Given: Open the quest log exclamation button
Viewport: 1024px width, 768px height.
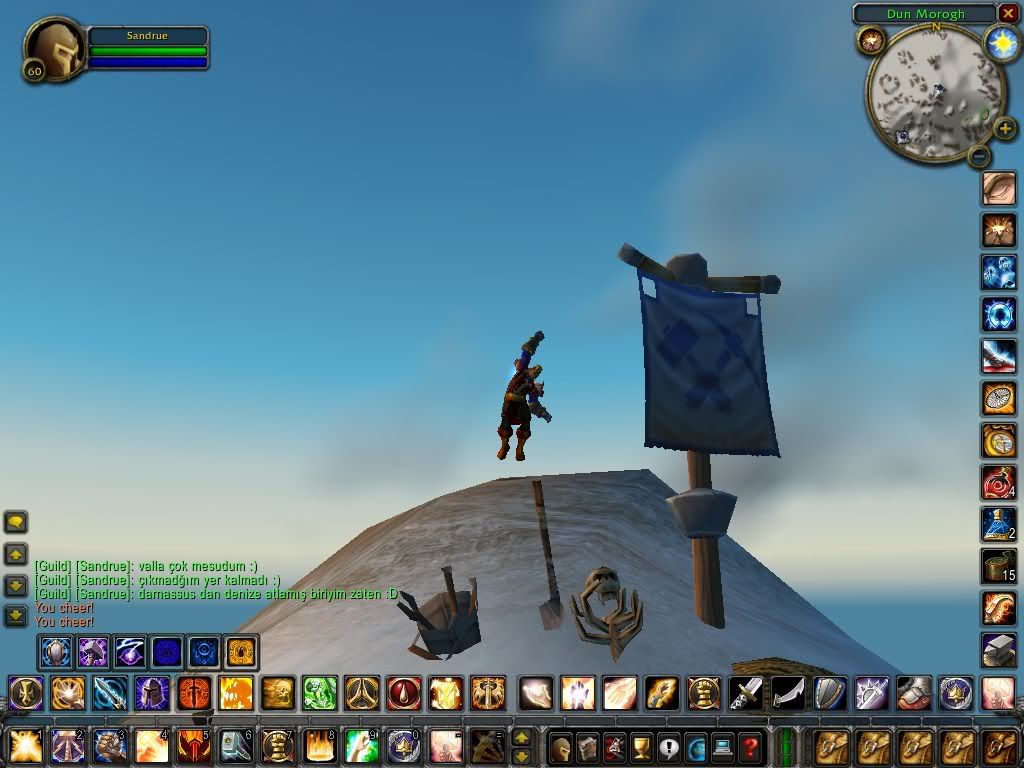Looking at the screenshot, I should click(x=669, y=746).
